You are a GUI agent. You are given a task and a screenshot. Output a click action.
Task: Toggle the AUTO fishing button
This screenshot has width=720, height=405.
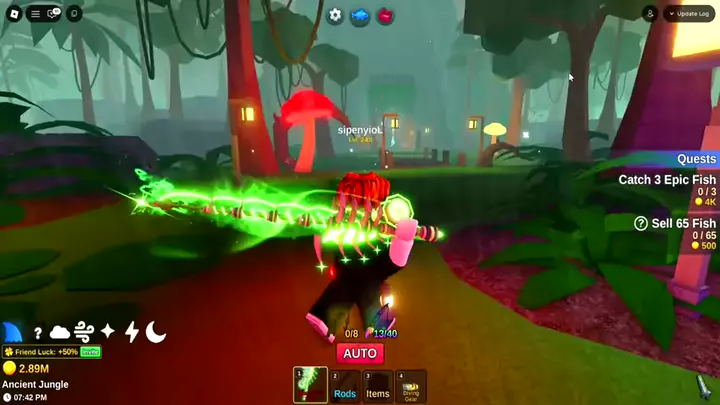(360, 353)
